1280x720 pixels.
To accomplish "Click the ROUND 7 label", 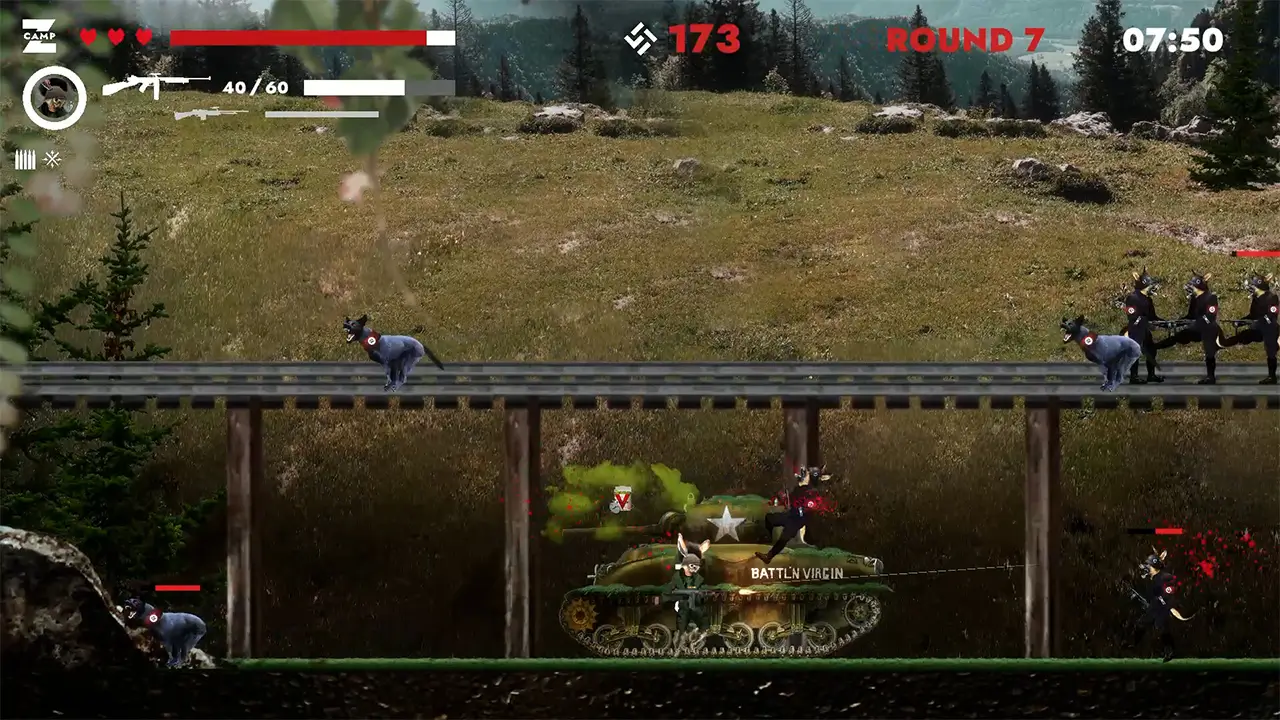I will click(967, 40).
